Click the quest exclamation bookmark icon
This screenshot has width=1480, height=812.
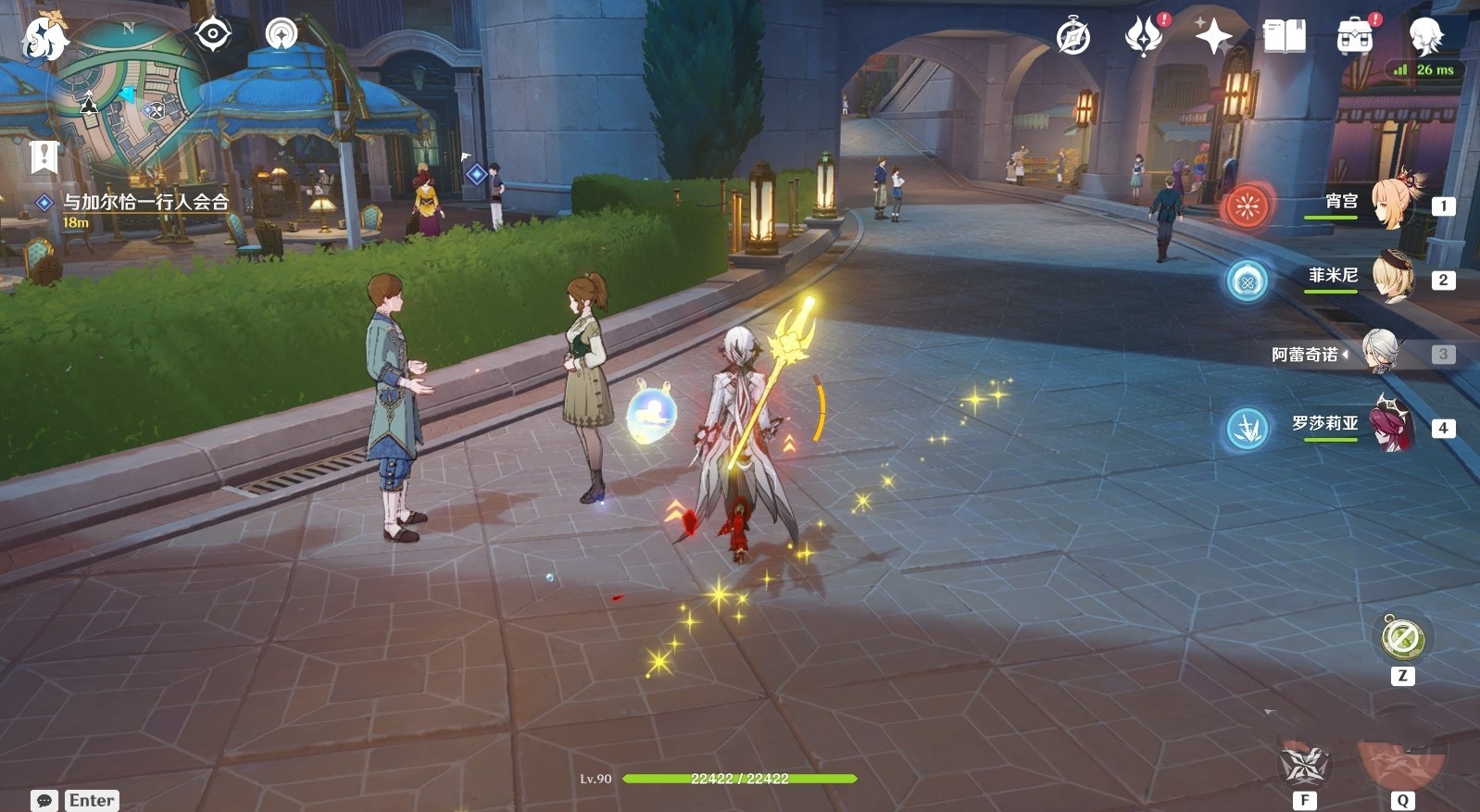[44, 156]
